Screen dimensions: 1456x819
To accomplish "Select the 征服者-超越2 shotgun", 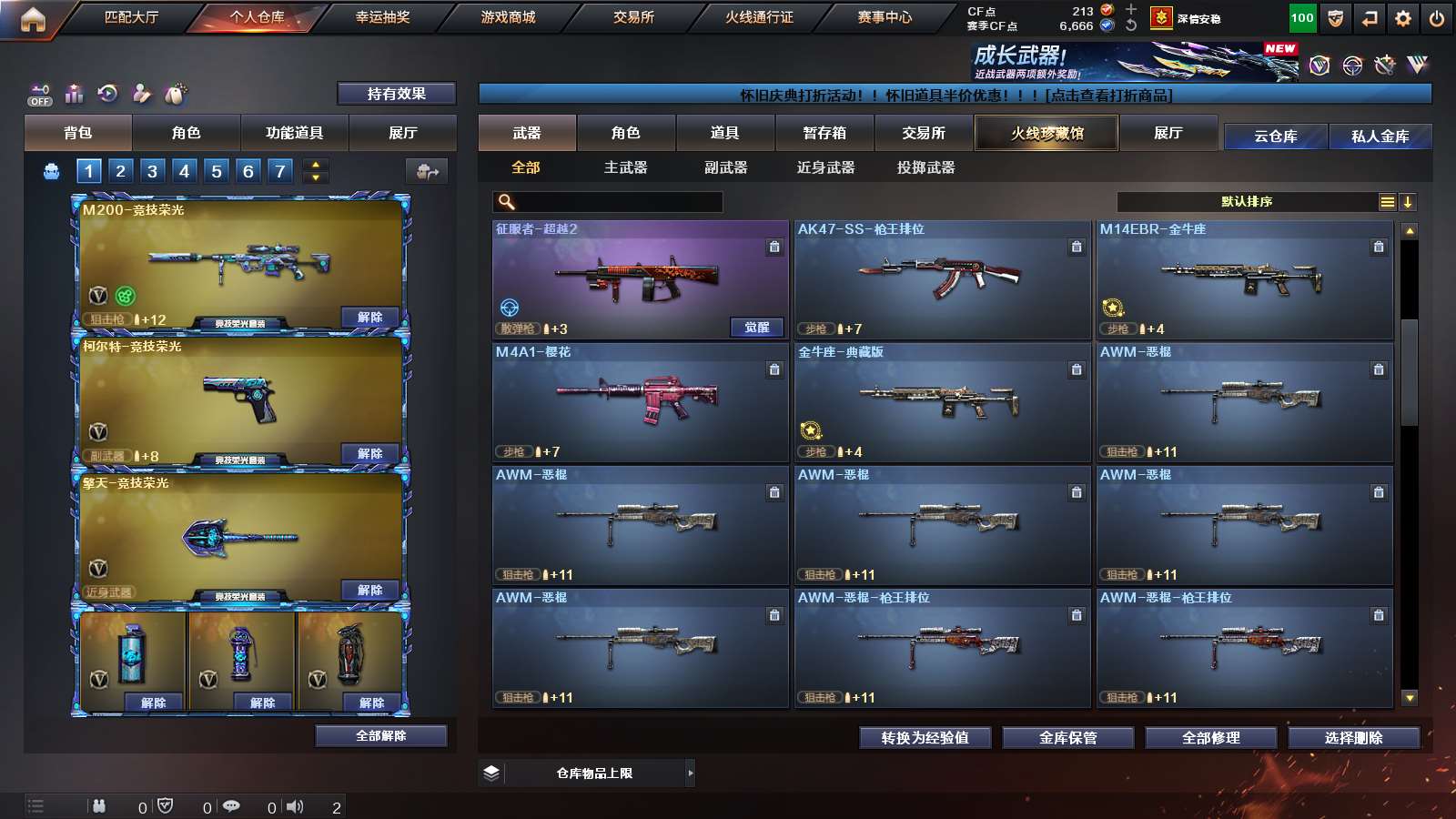I will click(640, 279).
